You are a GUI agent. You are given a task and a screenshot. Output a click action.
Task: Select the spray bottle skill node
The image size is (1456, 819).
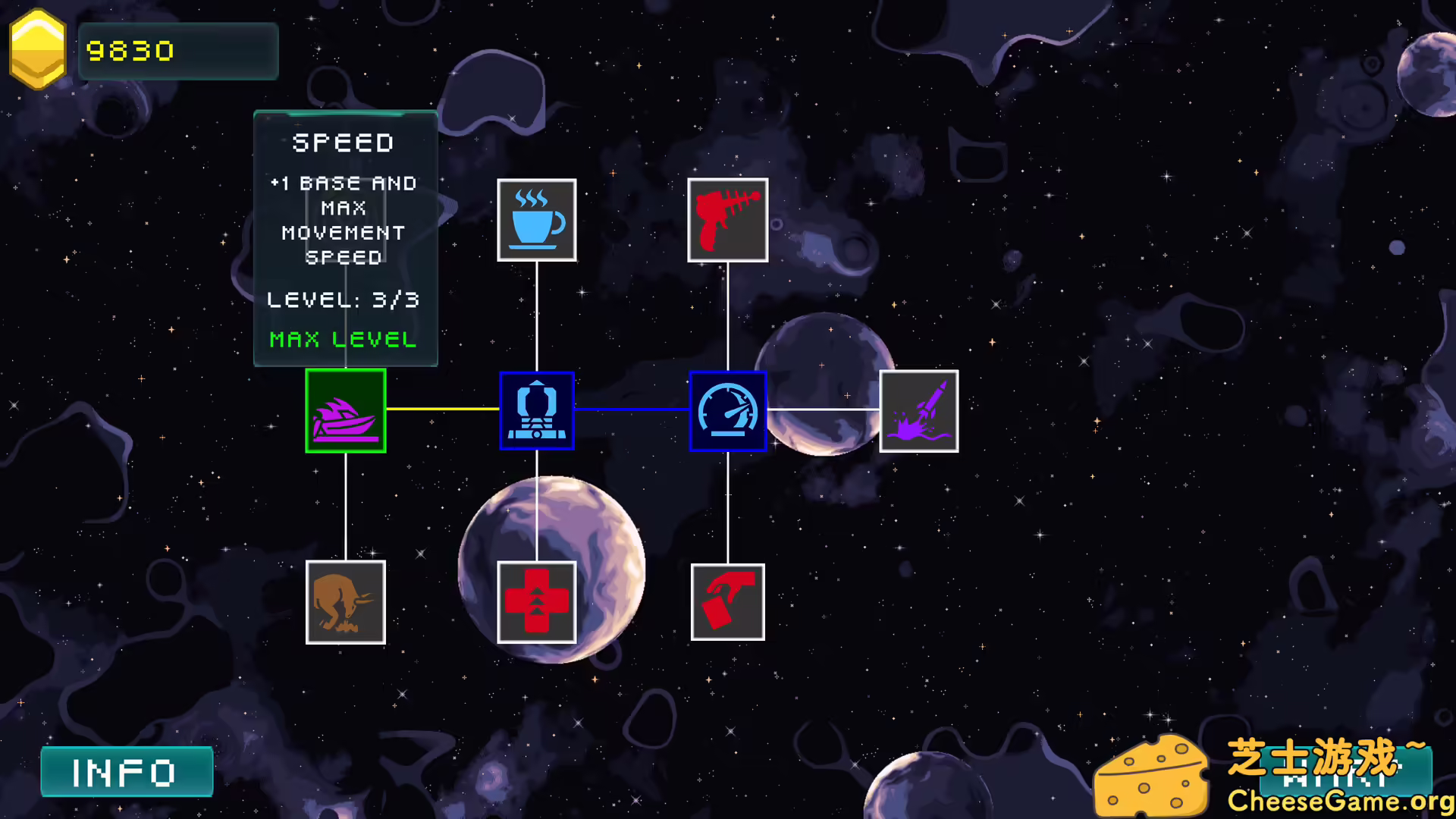tap(727, 601)
